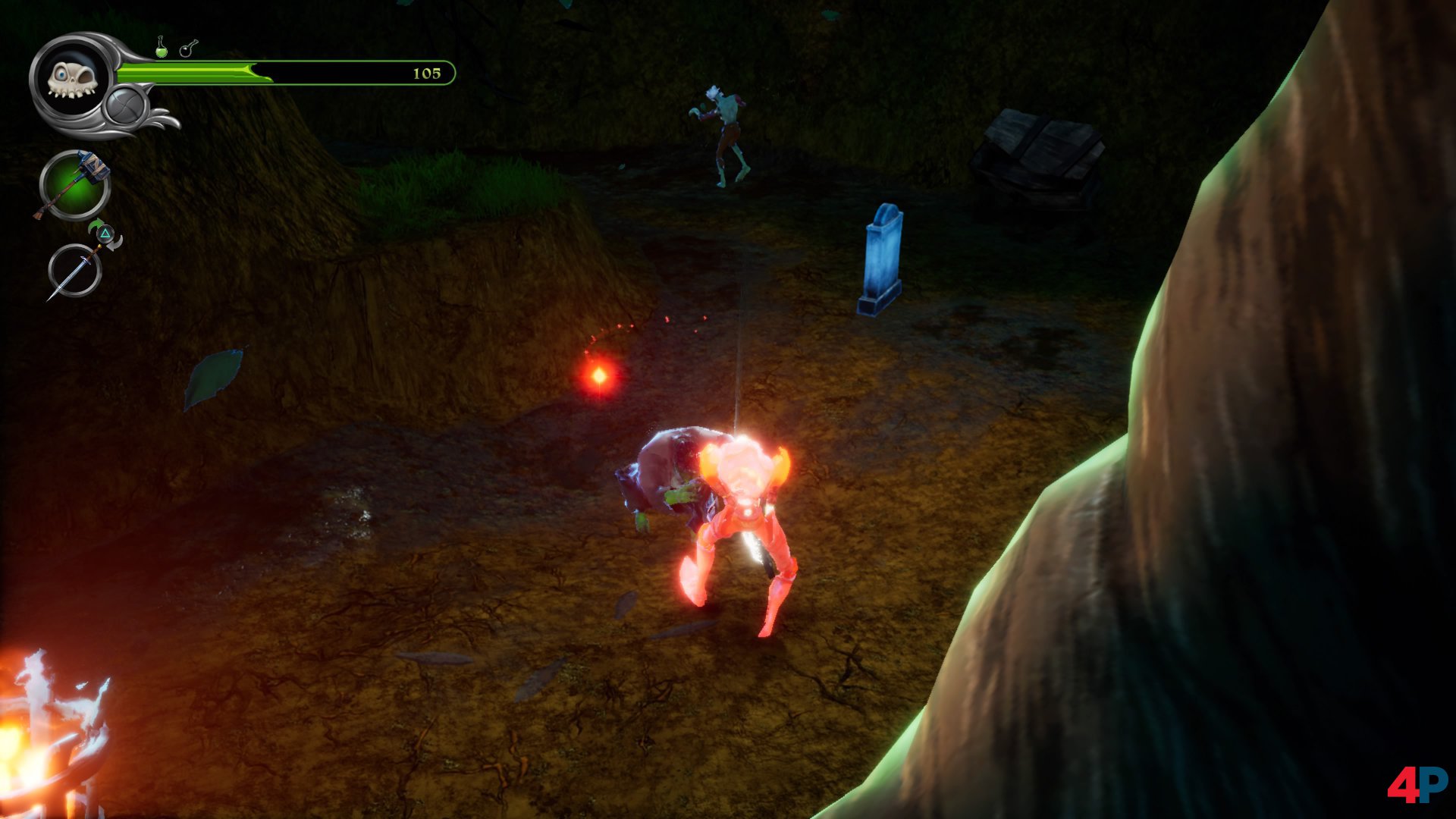
Task: Select the round grey shield slot
Action: tap(125, 106)
